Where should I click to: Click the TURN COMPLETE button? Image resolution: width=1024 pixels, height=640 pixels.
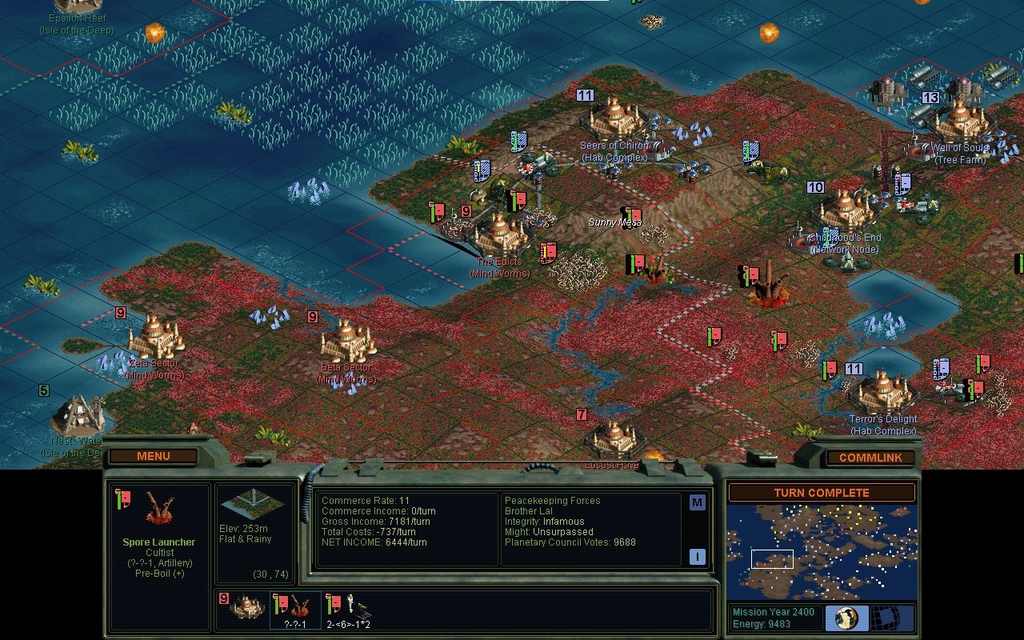[821, 493]
